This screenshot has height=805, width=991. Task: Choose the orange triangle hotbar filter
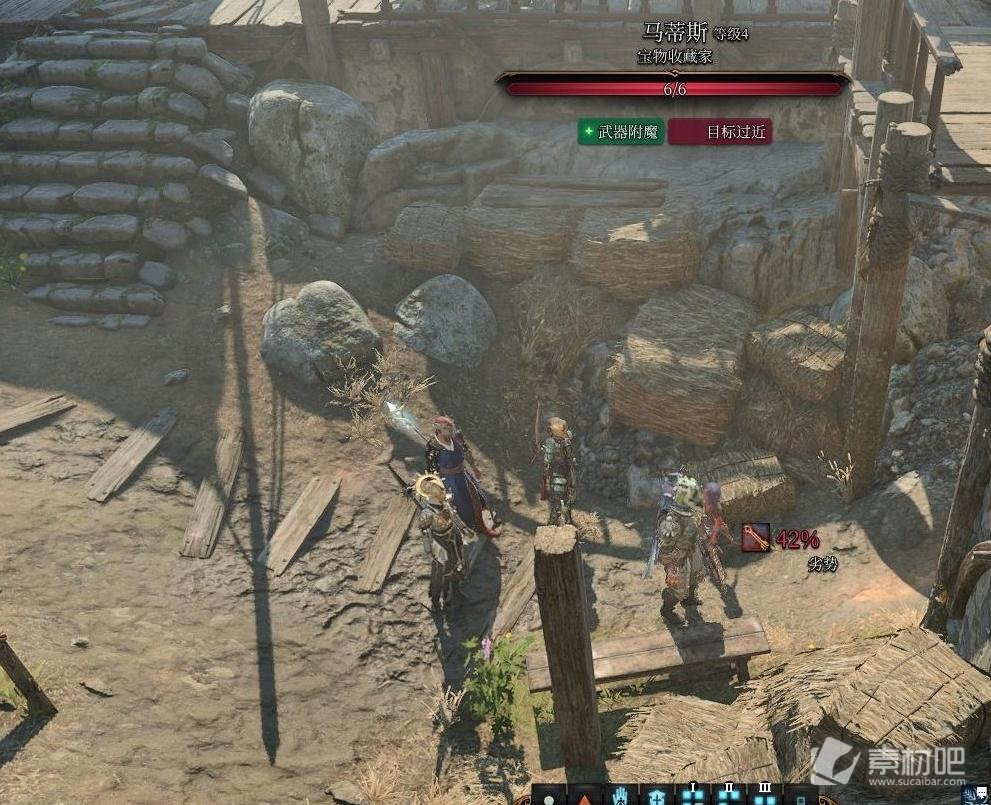(584, 797)
